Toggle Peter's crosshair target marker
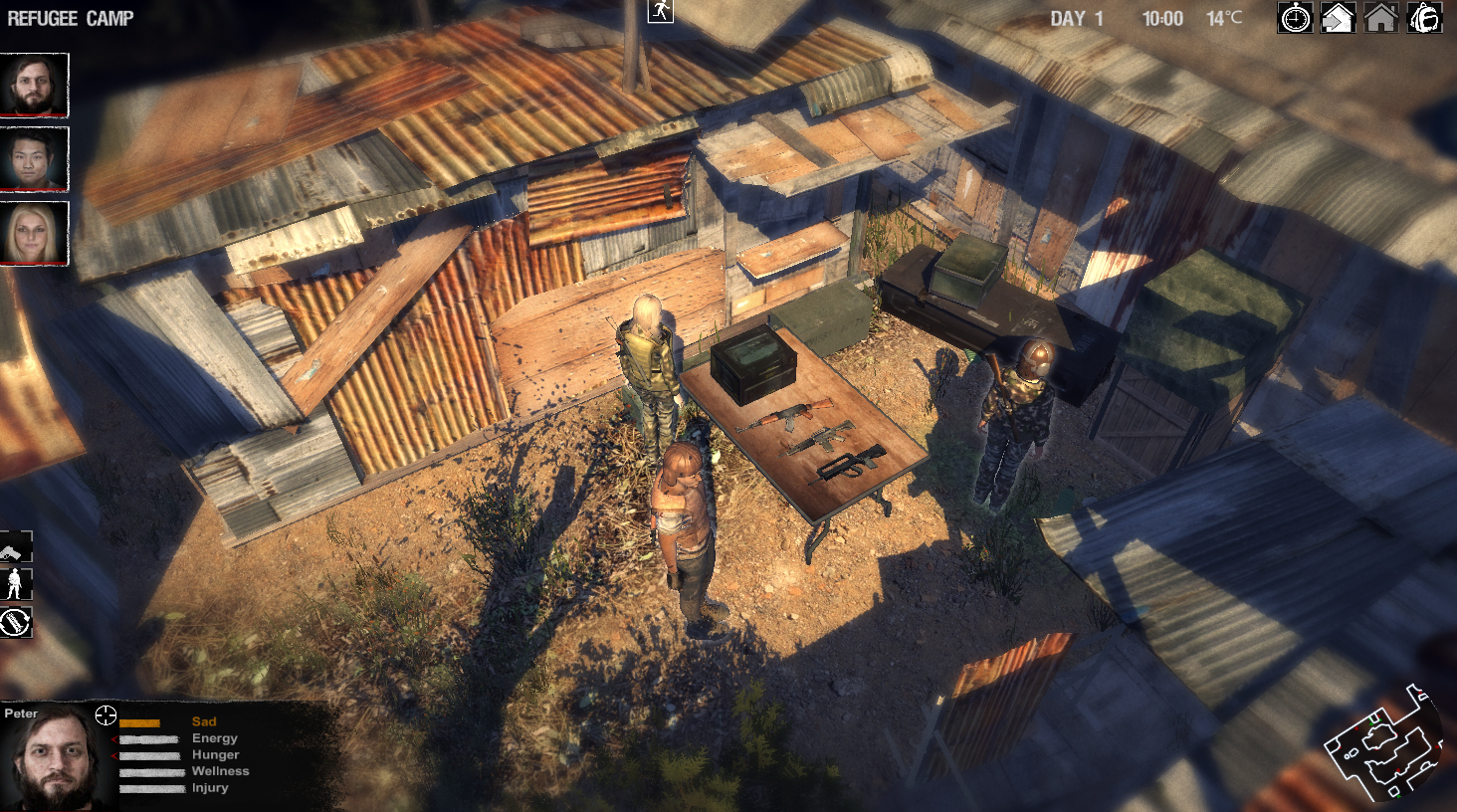 click(x=104, y=713)
